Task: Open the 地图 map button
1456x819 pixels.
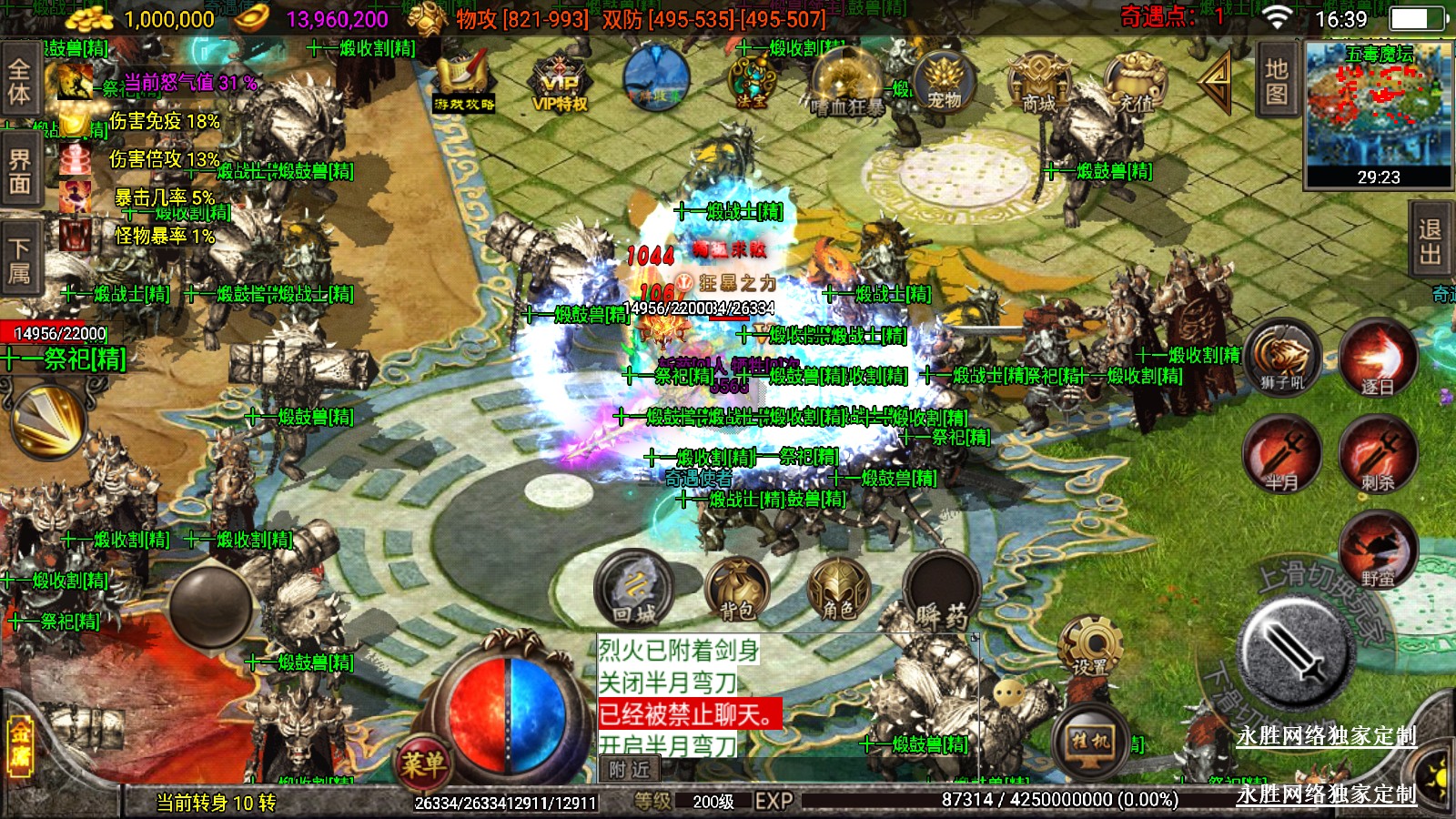Action: (x=1277, y=82)
